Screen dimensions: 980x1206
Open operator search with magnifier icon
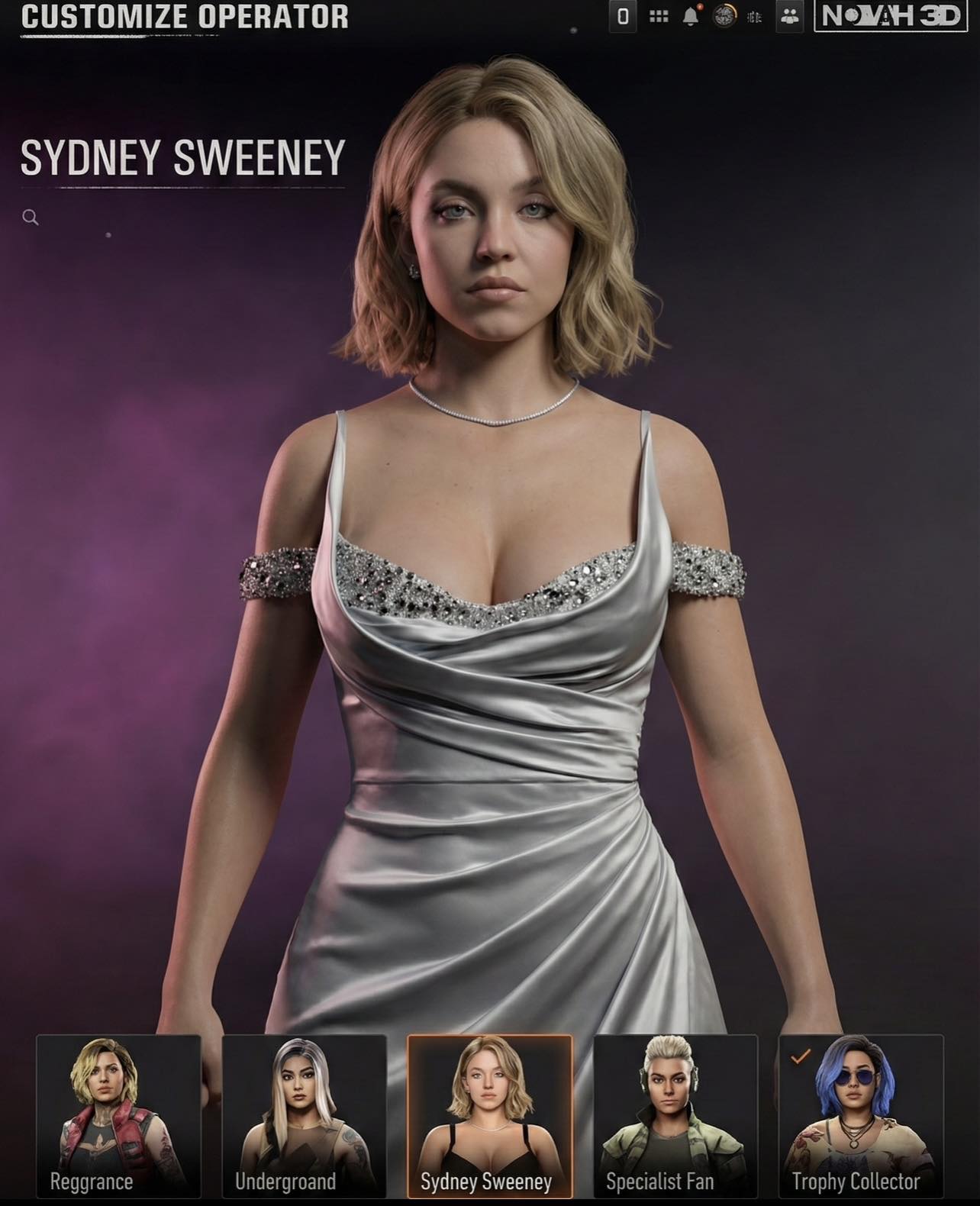tap(31, 218)
